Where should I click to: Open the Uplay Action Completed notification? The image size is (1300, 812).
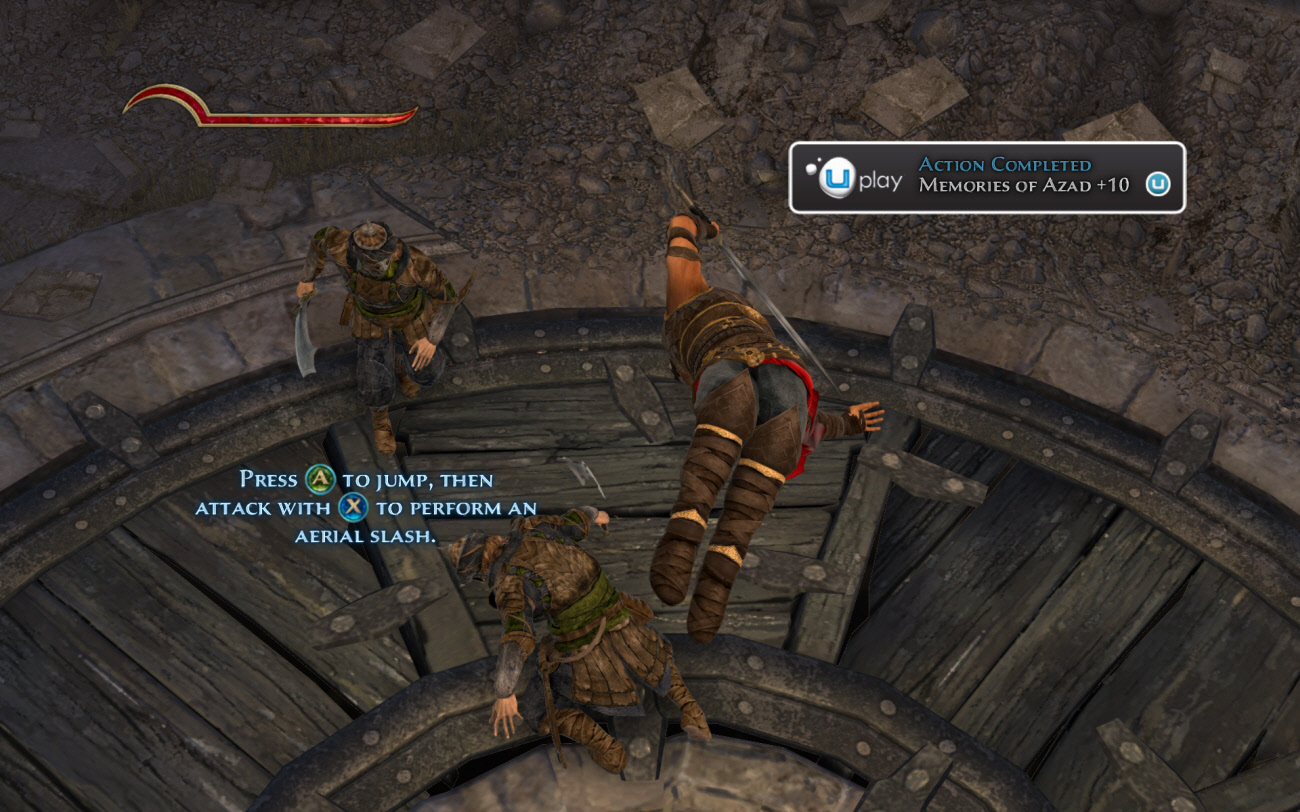point(986,178)
